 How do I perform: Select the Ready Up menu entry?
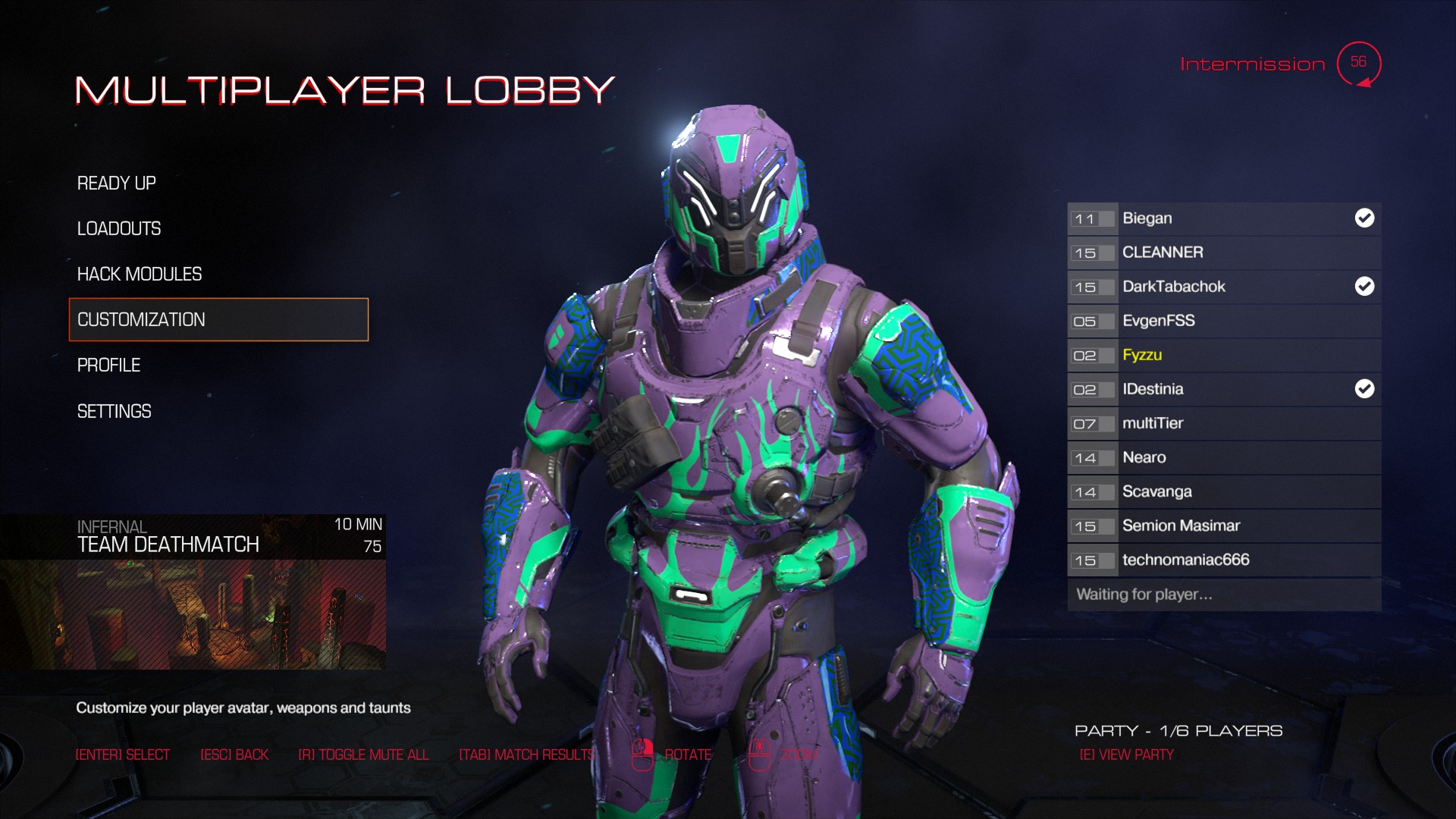(117, 184)
